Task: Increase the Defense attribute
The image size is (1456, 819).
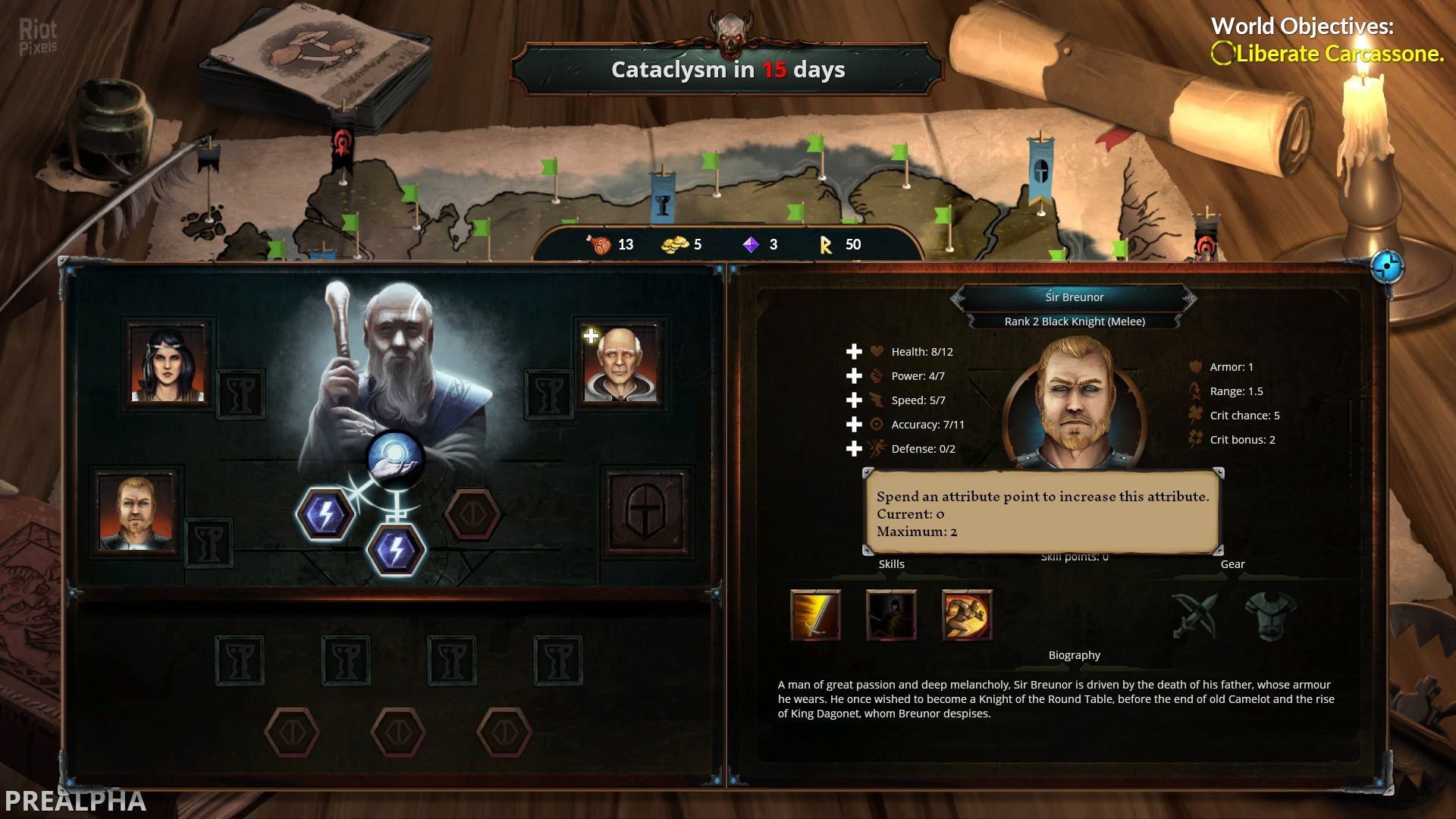Action: (854, 449)
